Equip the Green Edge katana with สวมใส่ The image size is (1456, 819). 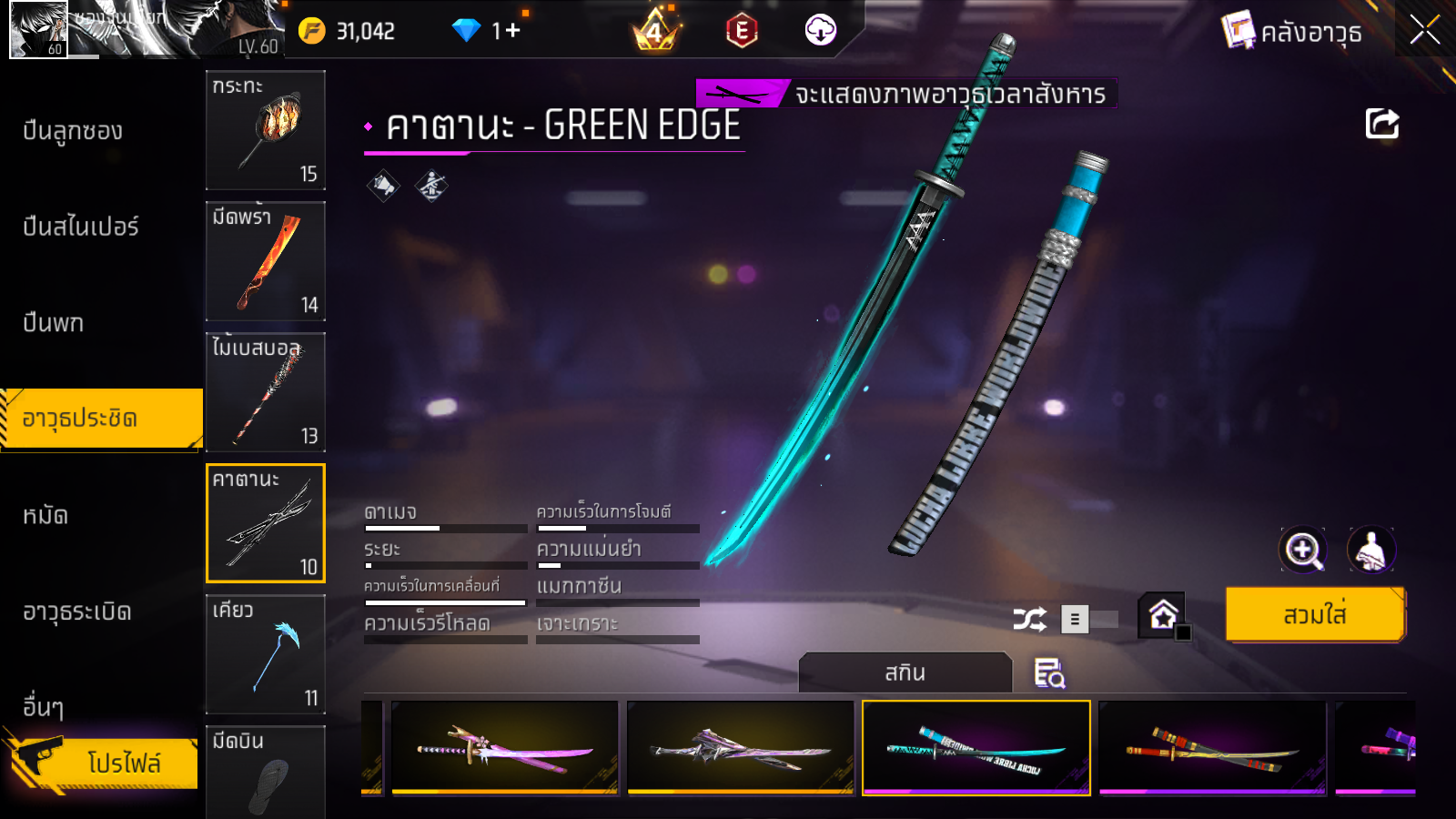point(1315,615)
